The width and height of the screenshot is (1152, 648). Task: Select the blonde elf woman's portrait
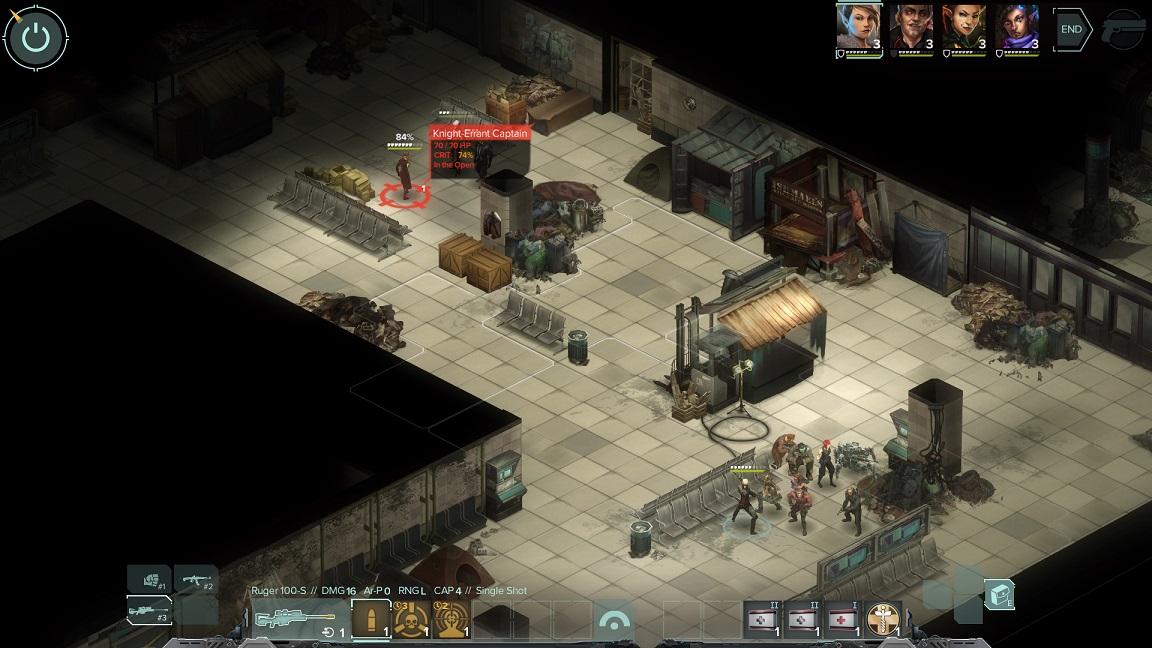(858, 27)
